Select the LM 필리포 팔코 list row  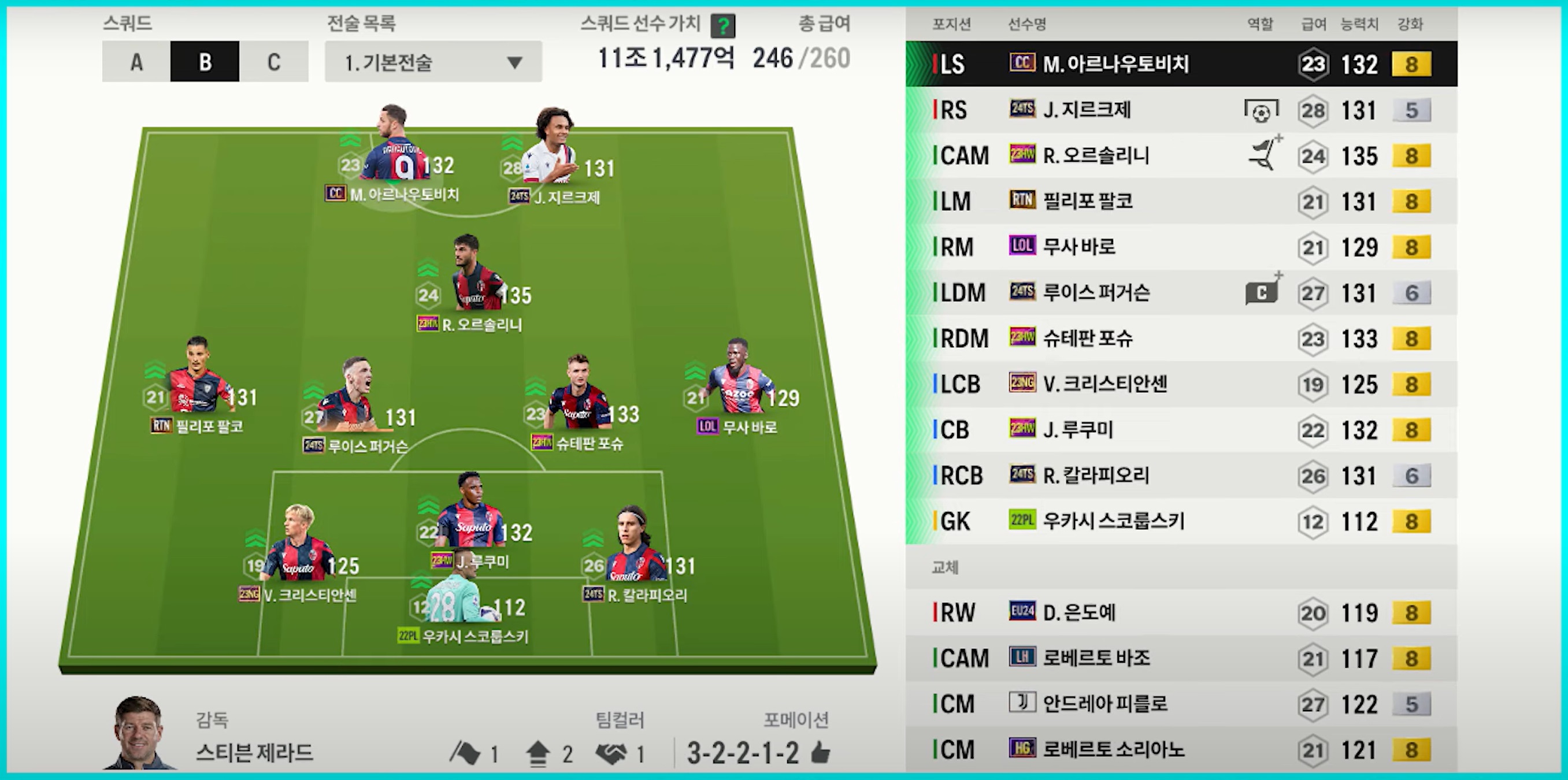[1181, 202]
